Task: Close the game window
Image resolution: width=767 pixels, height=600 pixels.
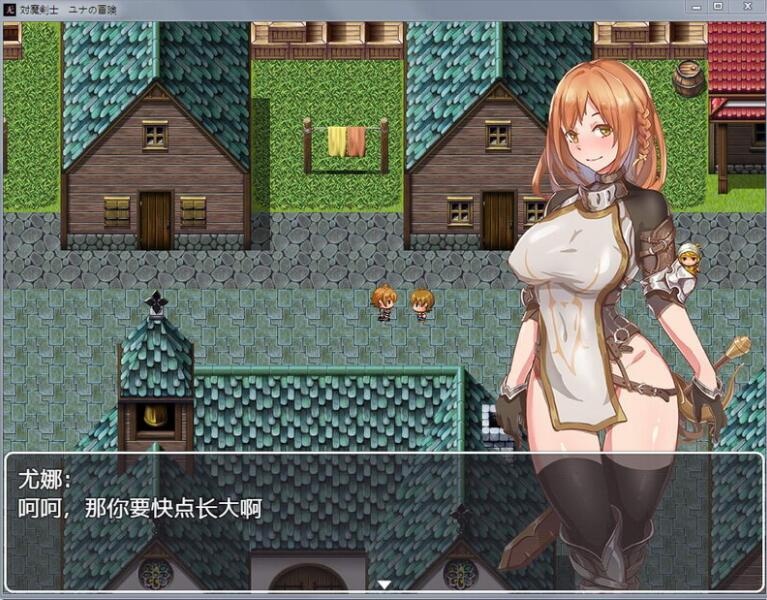Action: [746, 6]
